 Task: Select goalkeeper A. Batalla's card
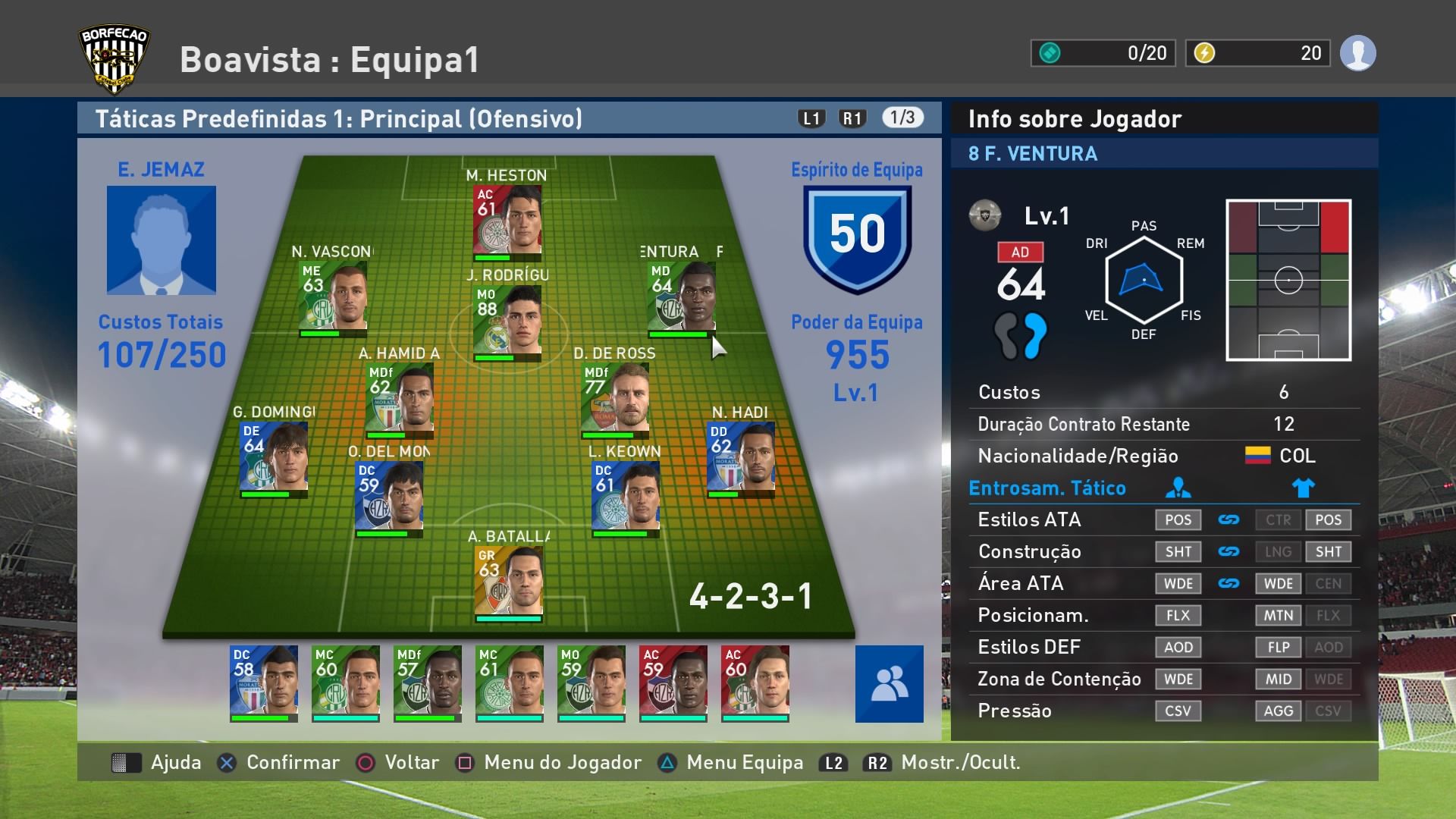509,581
